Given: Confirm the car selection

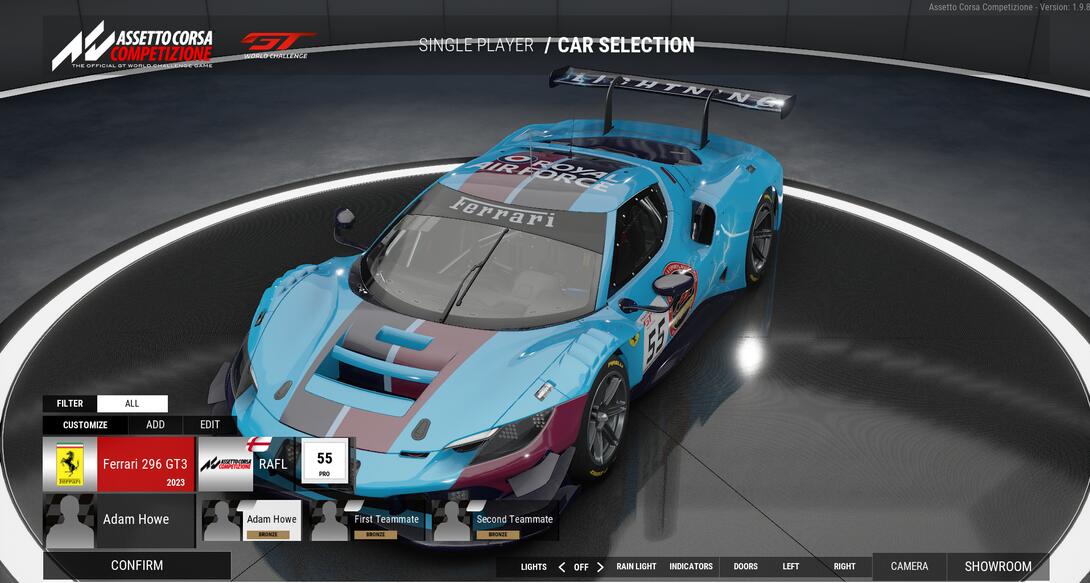Looking at the screenshot, I should point(137,566).
